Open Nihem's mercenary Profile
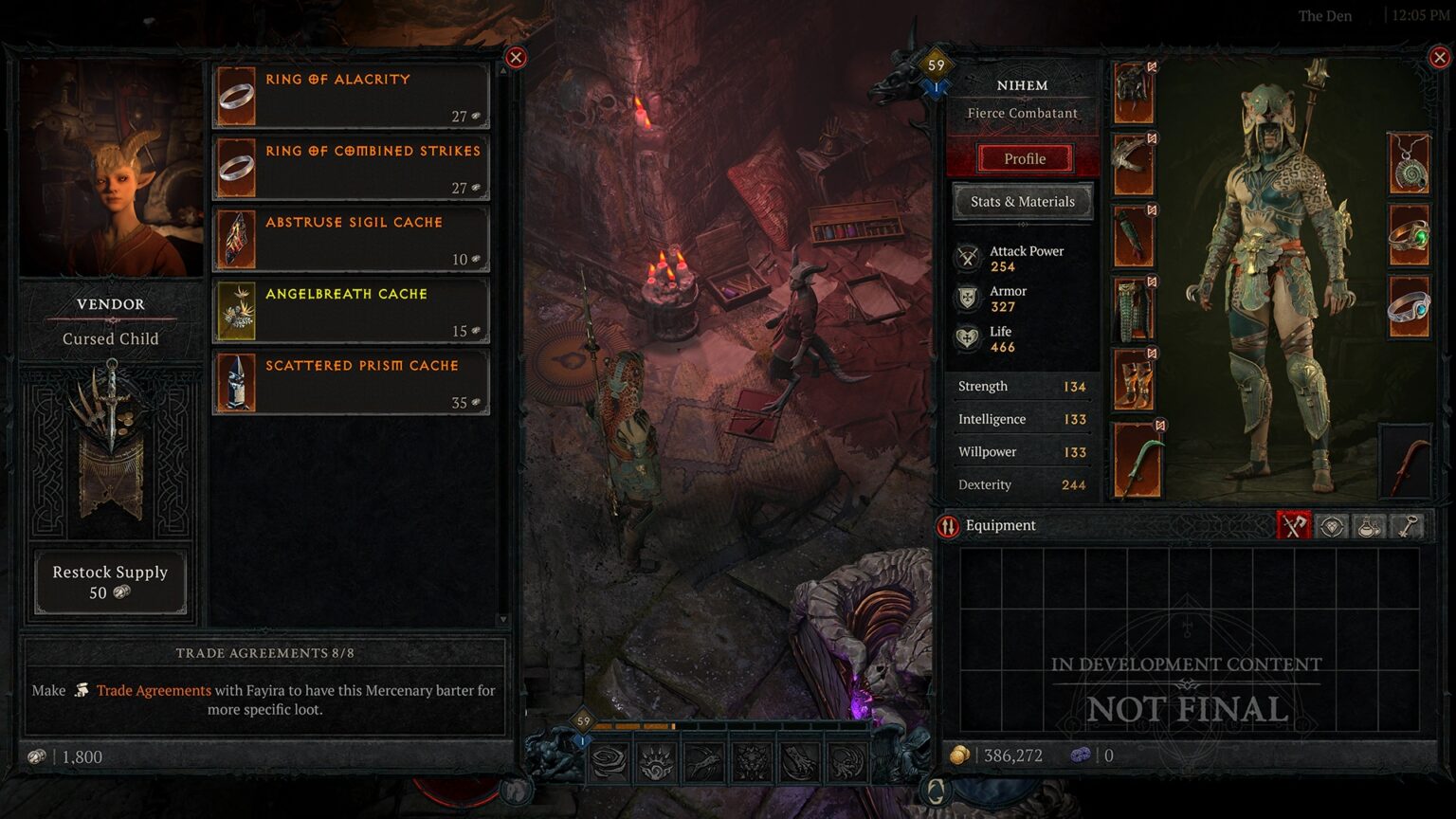This screenshot has width=1456, height=819. (1024, 158)
